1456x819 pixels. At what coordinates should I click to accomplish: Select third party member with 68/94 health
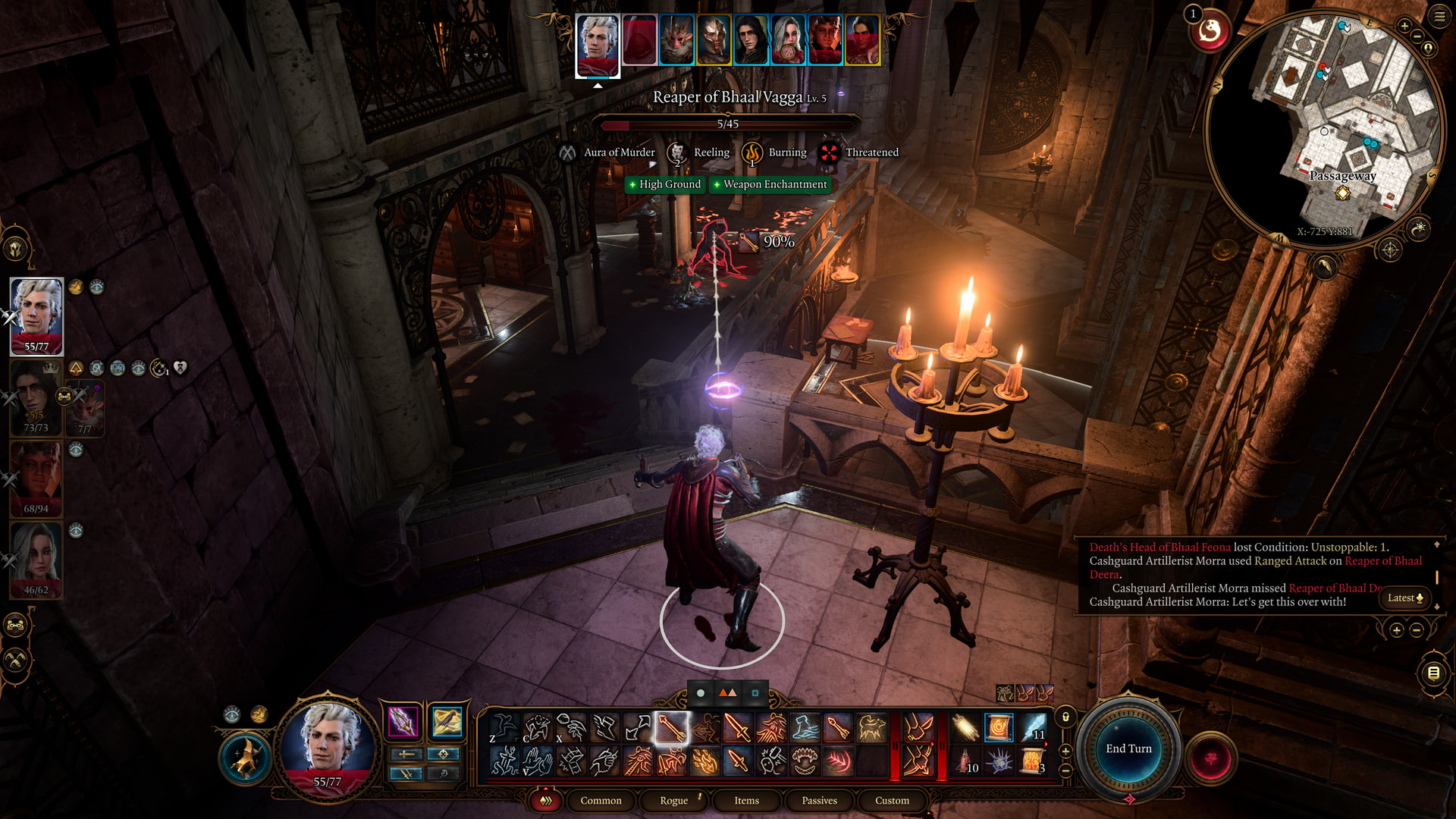(36, 479)
